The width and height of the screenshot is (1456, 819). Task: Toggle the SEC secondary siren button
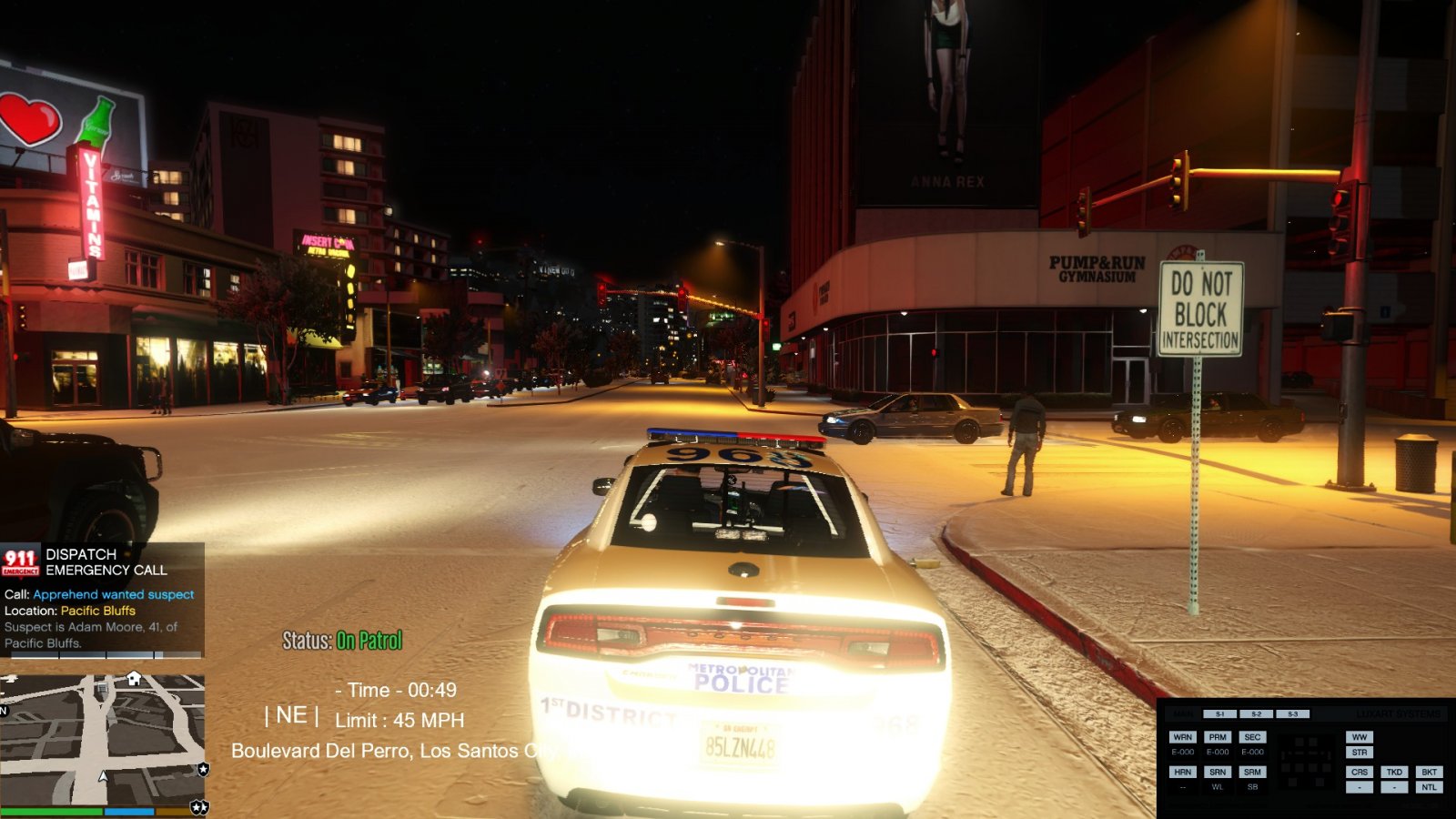pyautogui.click(x=1252, y=737)
